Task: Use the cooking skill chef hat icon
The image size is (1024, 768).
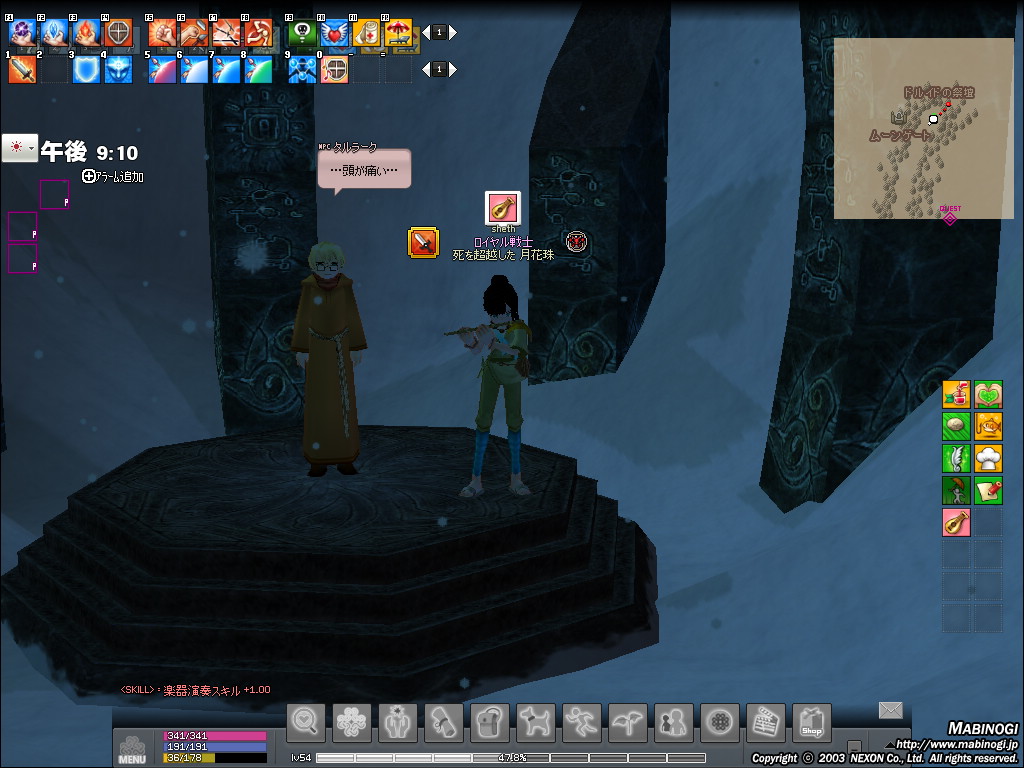Action: coord(988,459)
